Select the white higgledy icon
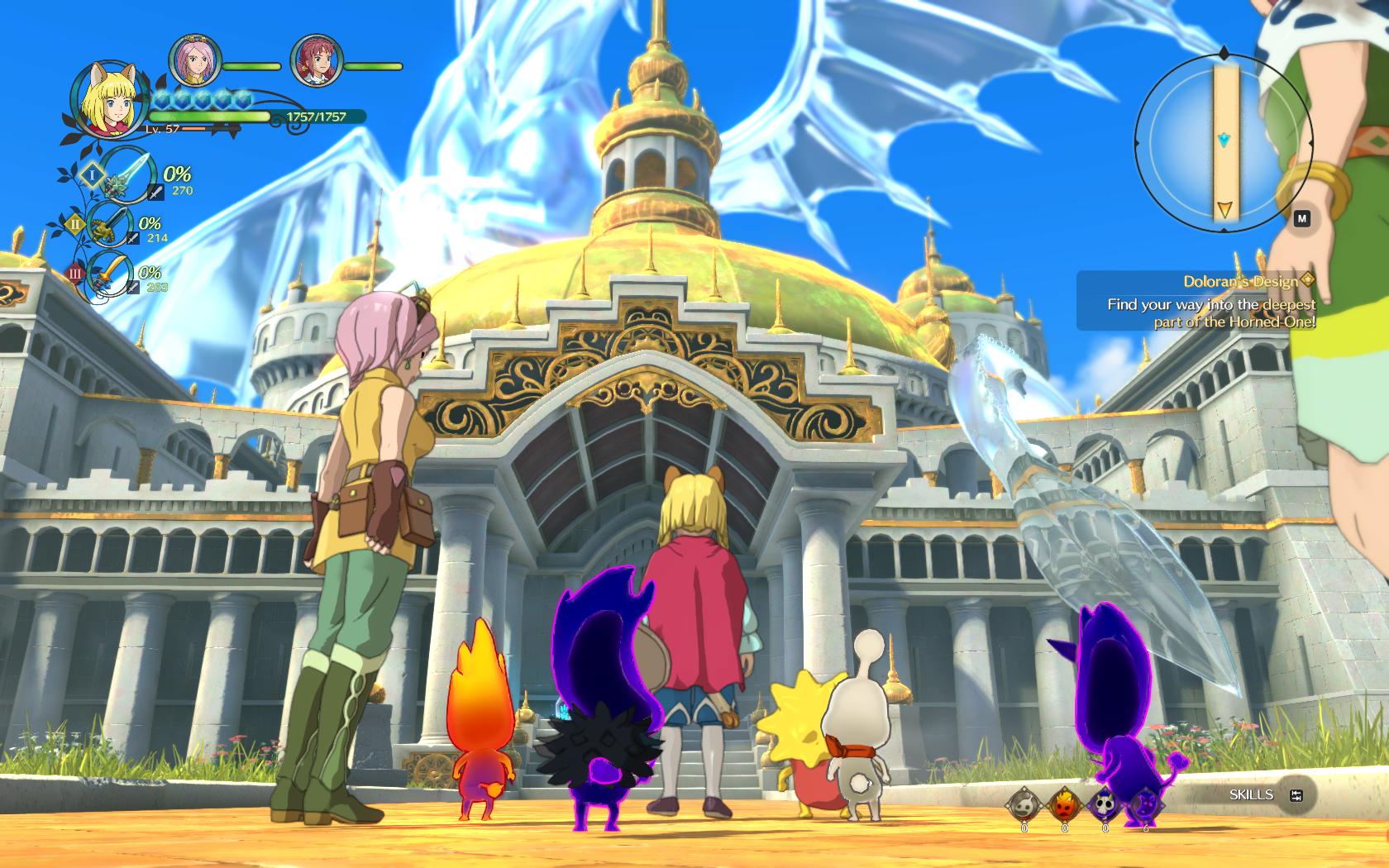Viewport: 1389px width, 868px height. 1024,803
